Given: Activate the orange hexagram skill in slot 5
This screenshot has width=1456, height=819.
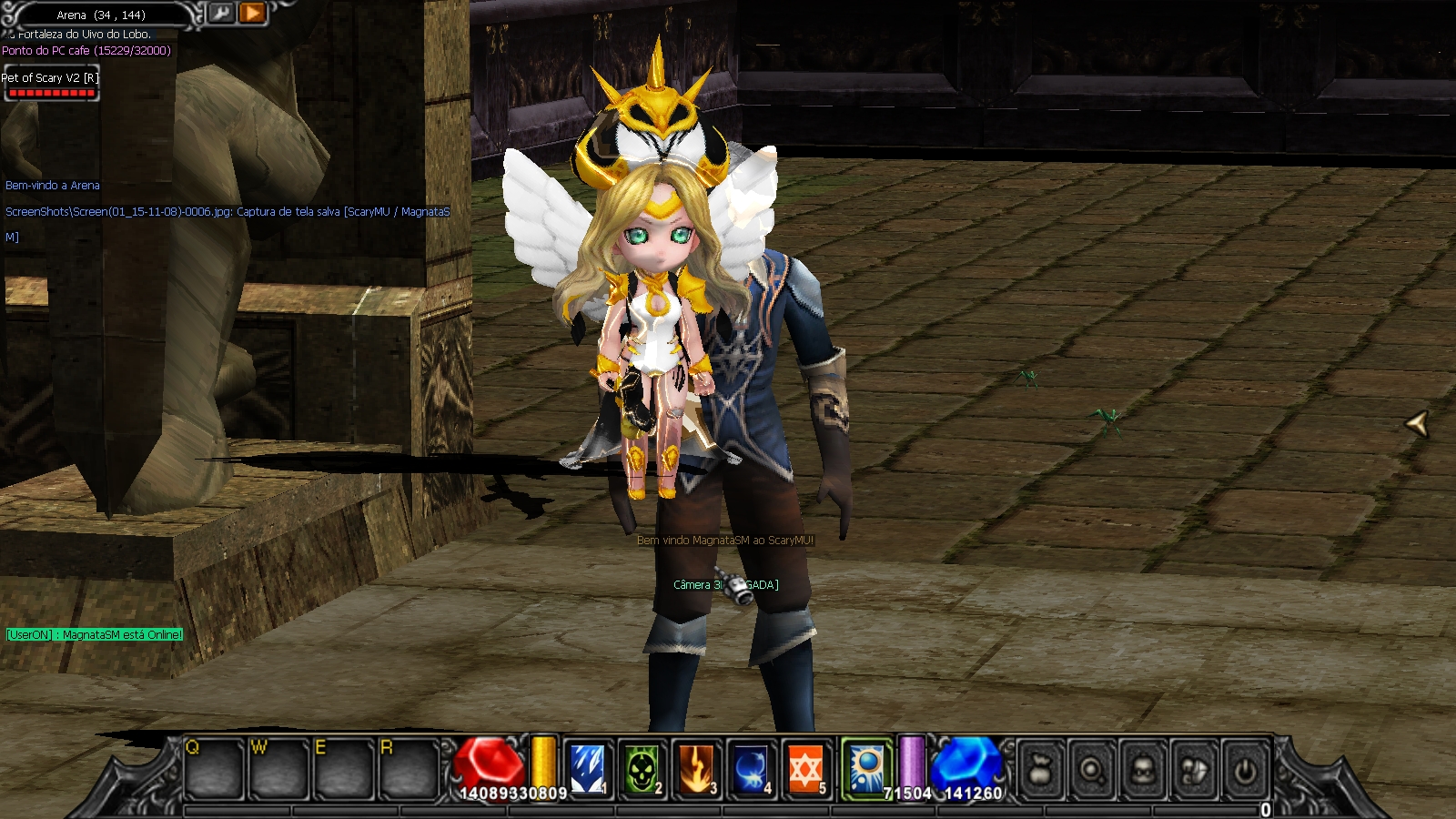Looking at the screenshot, I should [805, 769].
